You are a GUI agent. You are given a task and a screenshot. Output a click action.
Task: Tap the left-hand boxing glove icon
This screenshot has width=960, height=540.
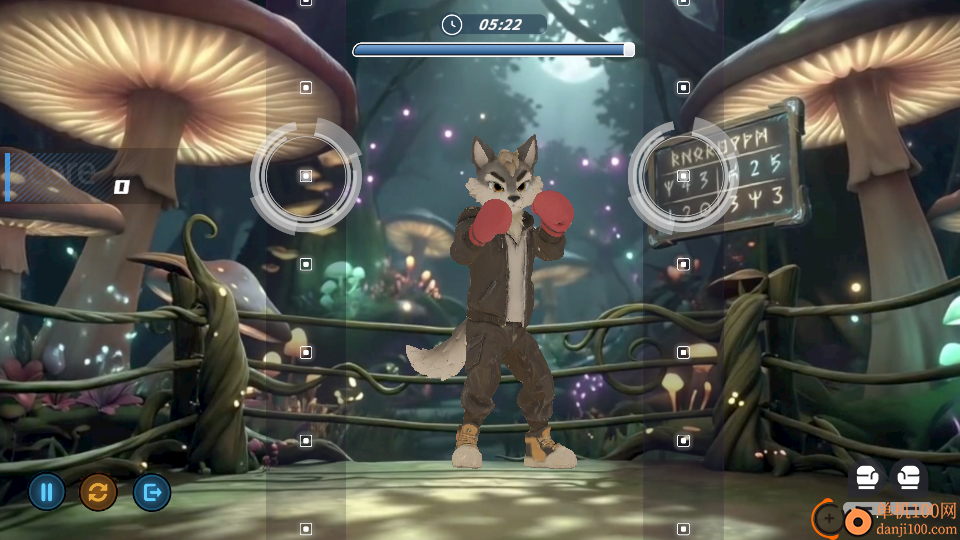tap(867, 477)
